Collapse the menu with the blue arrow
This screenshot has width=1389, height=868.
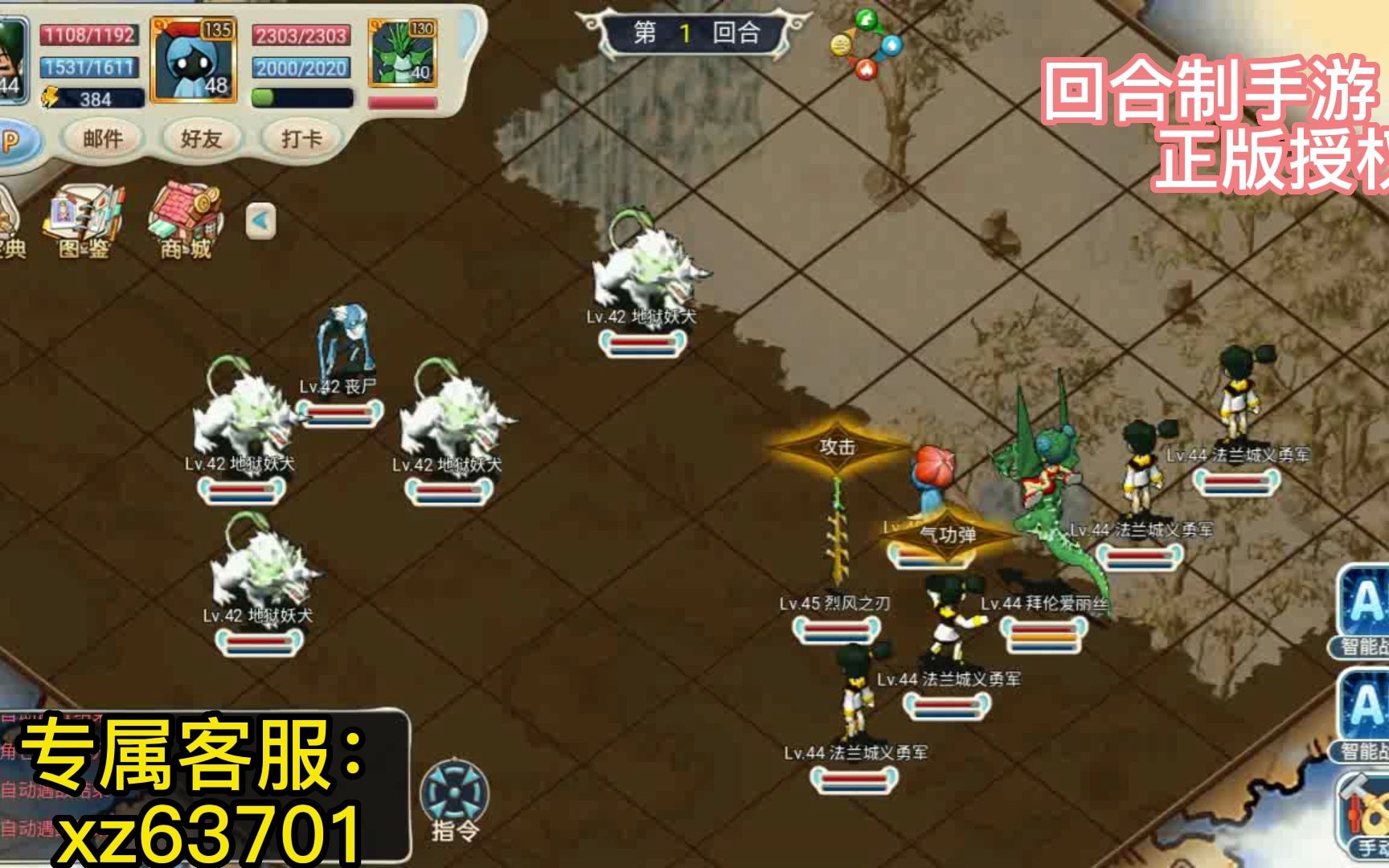[x=260, y=221]
